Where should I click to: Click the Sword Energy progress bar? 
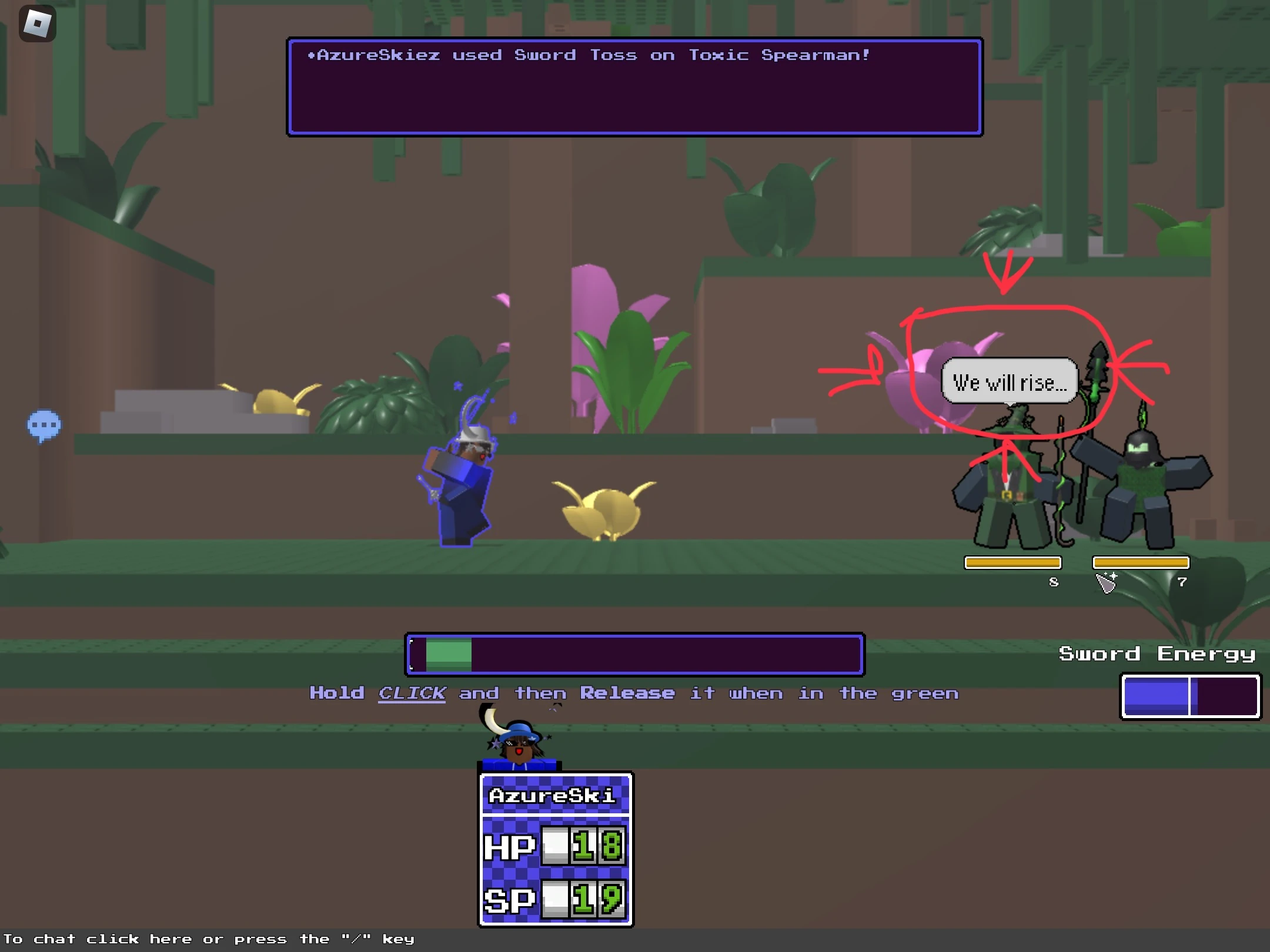(x=1189, y=696)
